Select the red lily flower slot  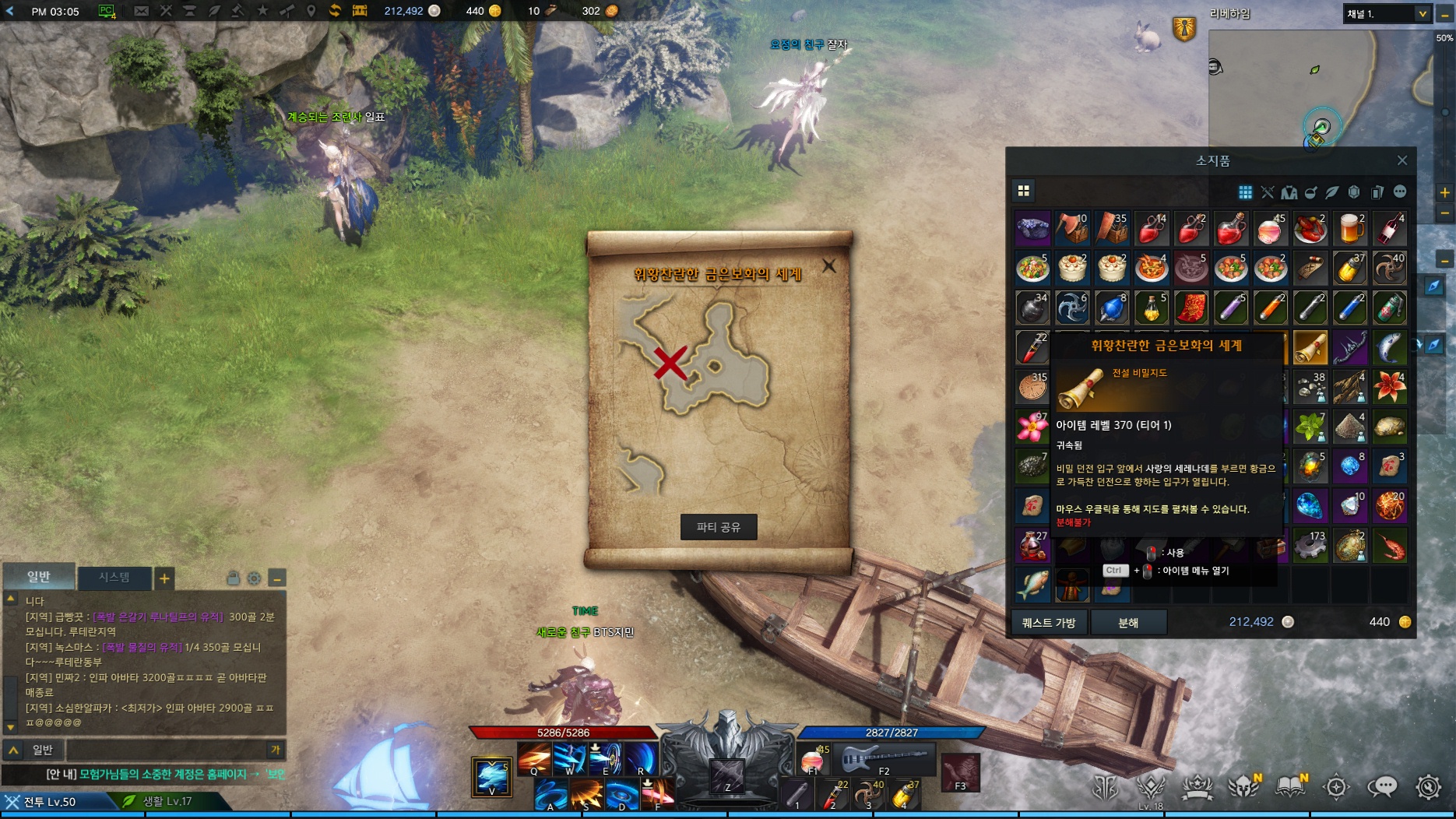(1390, 387)
